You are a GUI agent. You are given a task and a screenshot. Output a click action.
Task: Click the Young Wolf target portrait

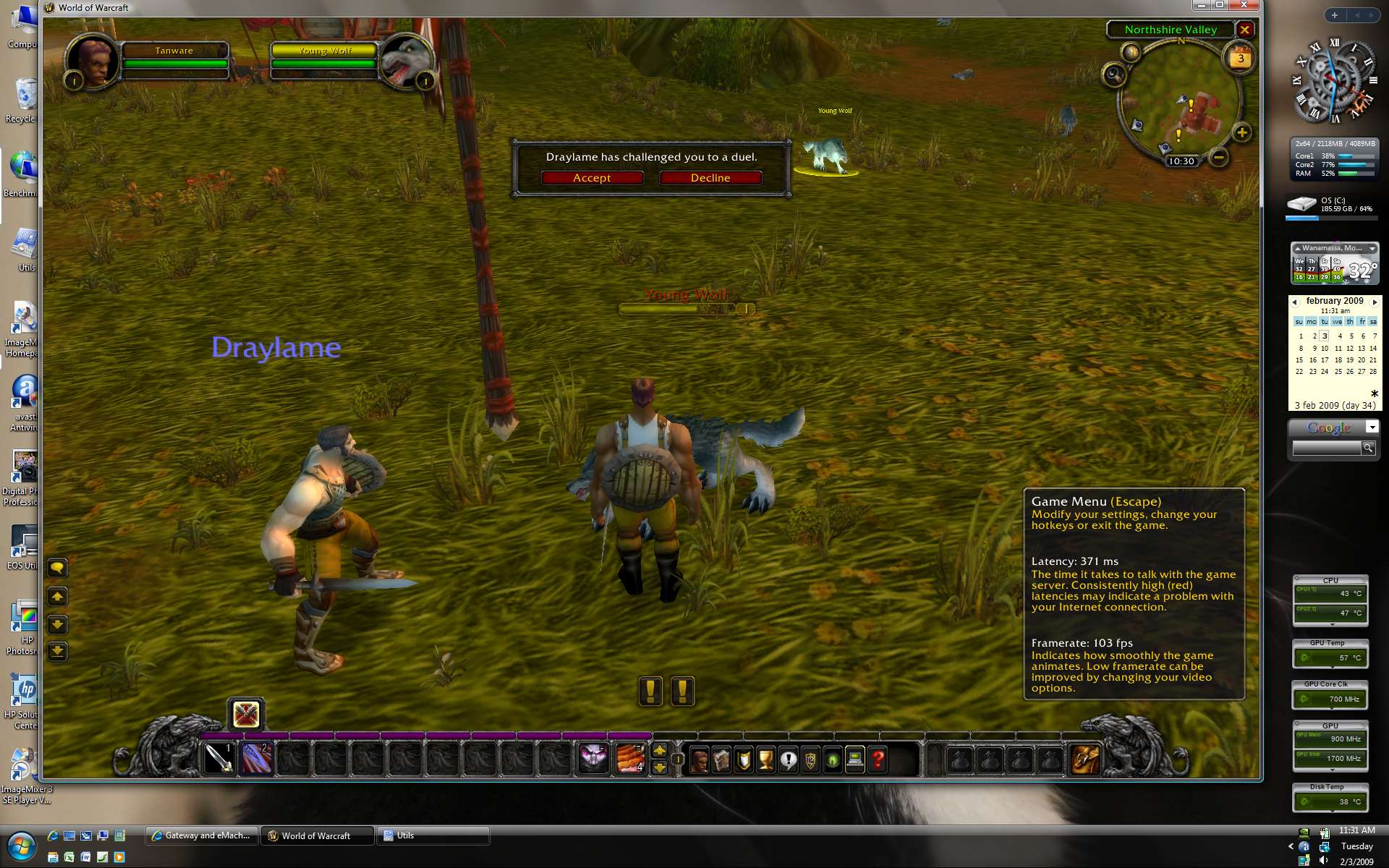[405, 61]
